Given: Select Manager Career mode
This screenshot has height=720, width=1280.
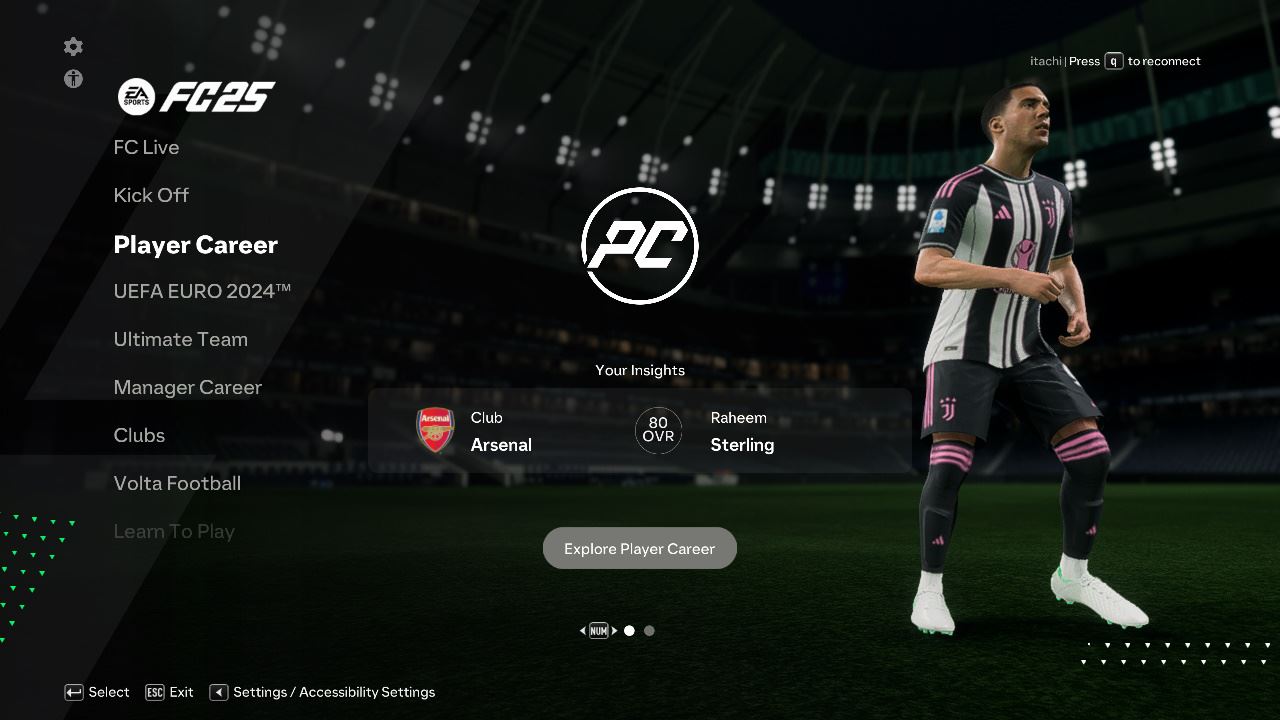Looking at the screenshot, I should click(x=188, y=387).
